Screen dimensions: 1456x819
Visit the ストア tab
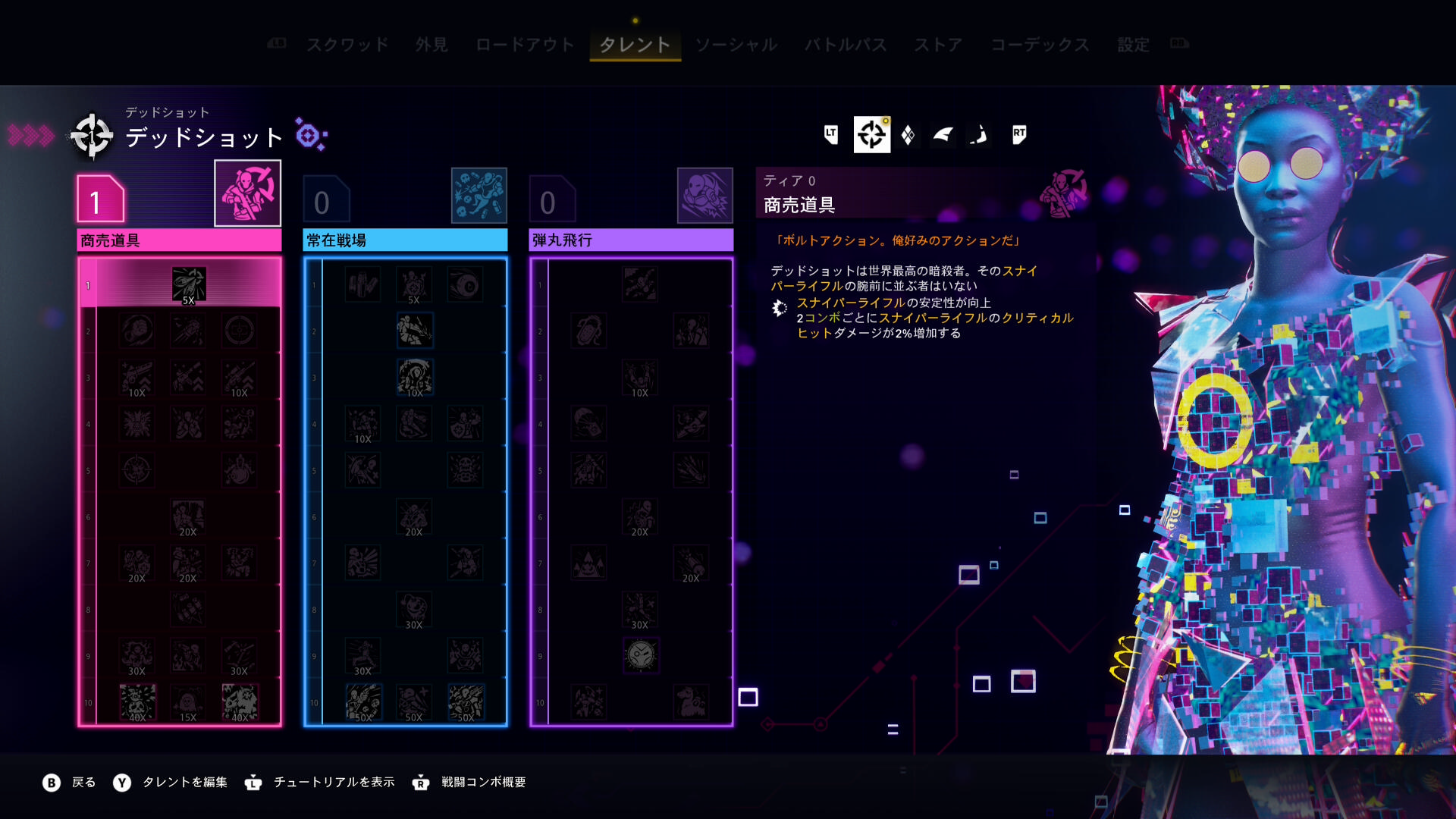point(938,45)
